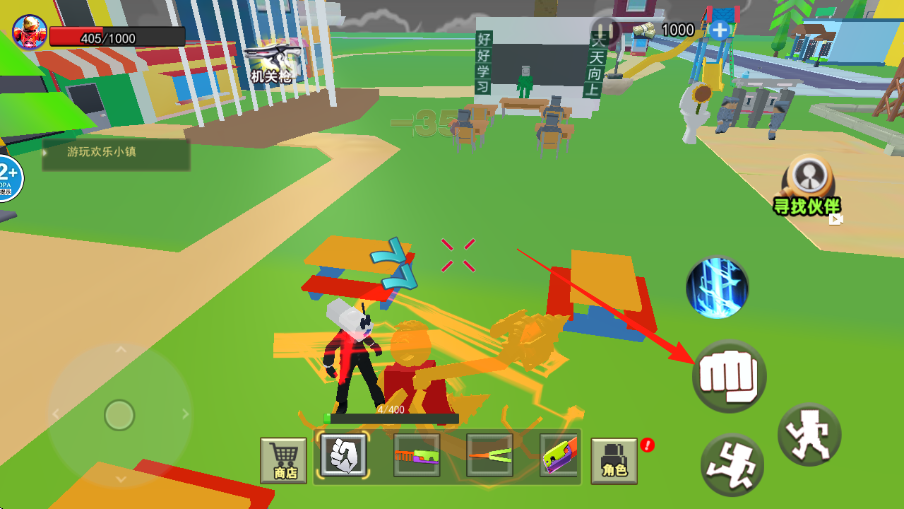Open the player avatar portrait
904x509 pixels.
click(x=30, y=32)
